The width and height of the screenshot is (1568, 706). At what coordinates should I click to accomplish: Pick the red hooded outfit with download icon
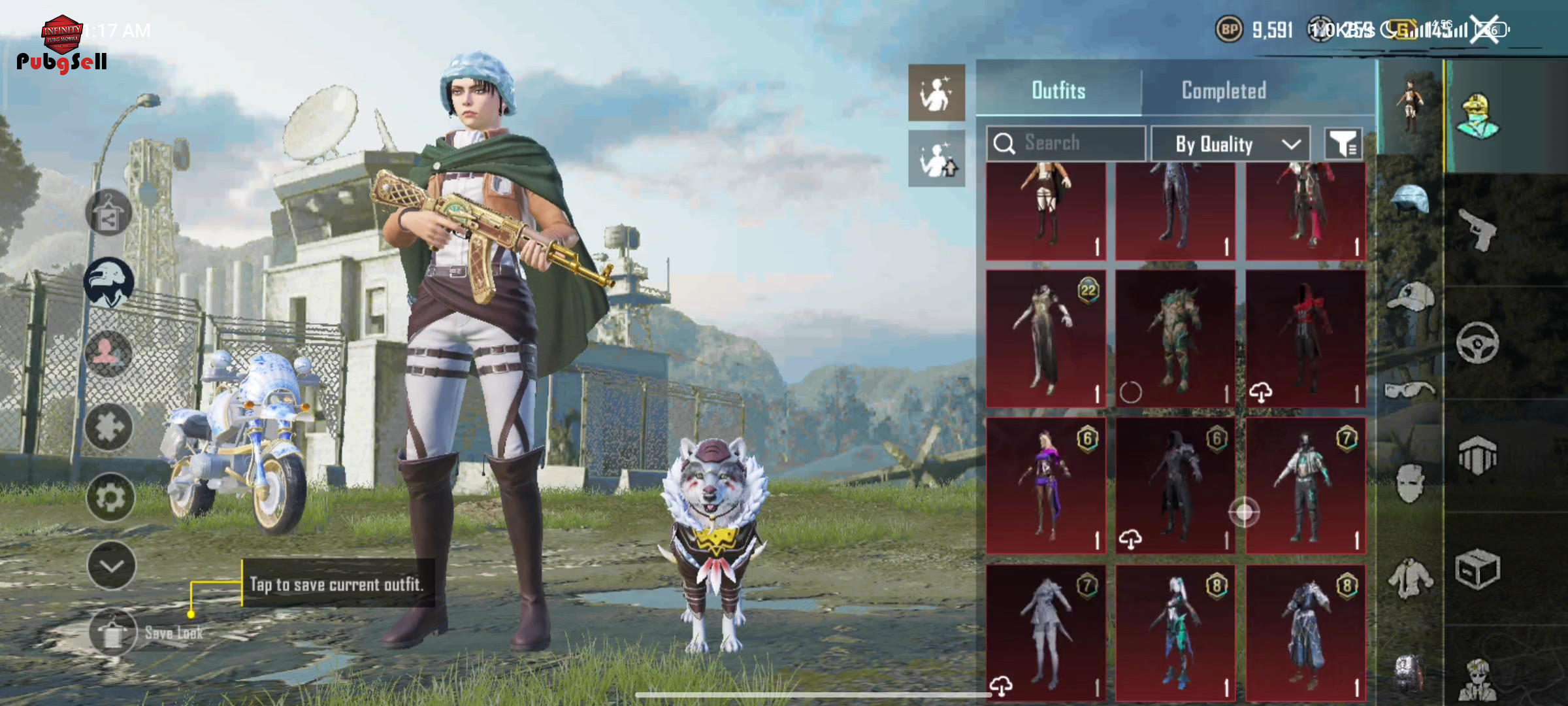[x=1305, y=339]
